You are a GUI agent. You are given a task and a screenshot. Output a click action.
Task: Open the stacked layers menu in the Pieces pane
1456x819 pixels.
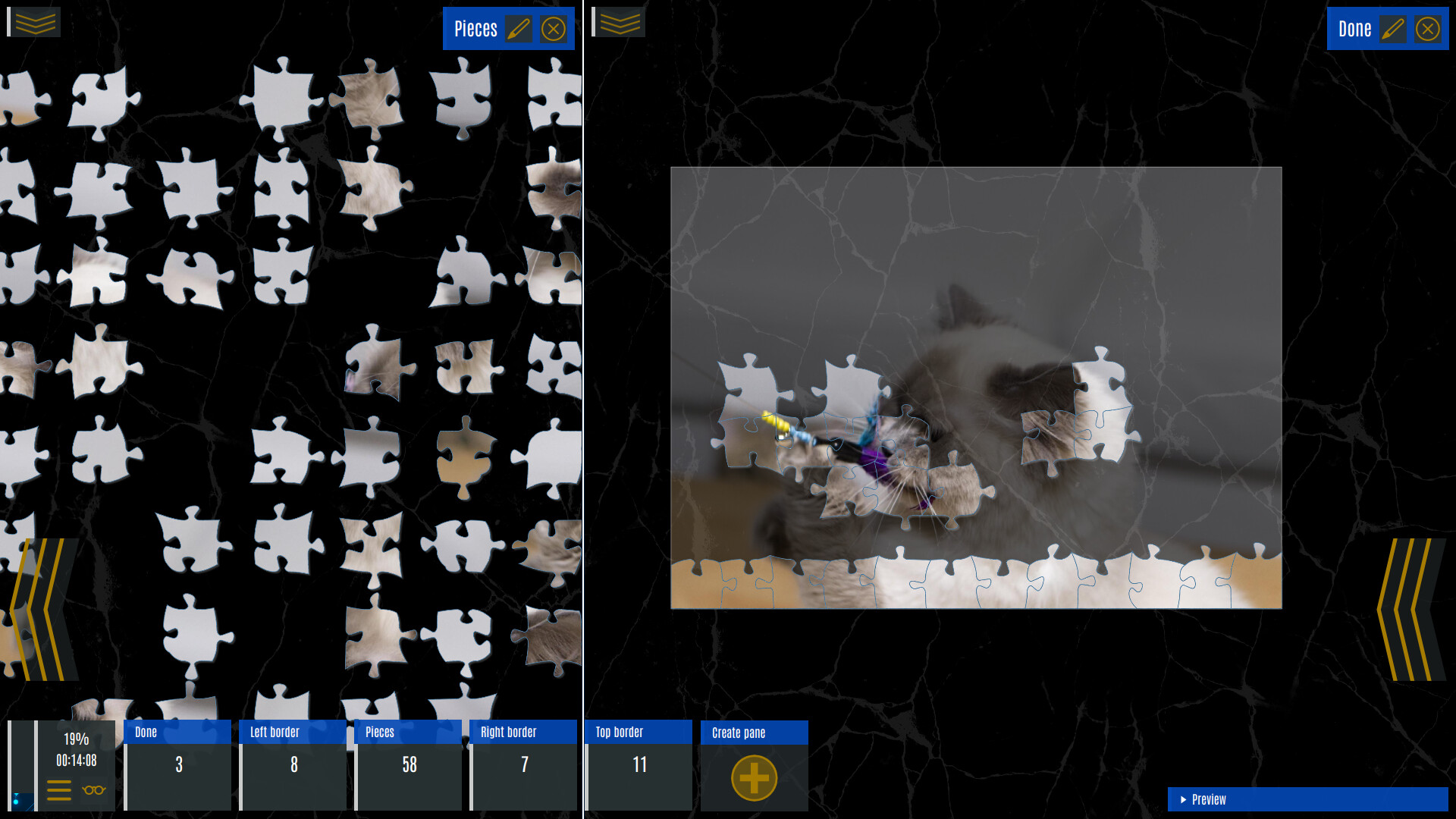(34, 21)
